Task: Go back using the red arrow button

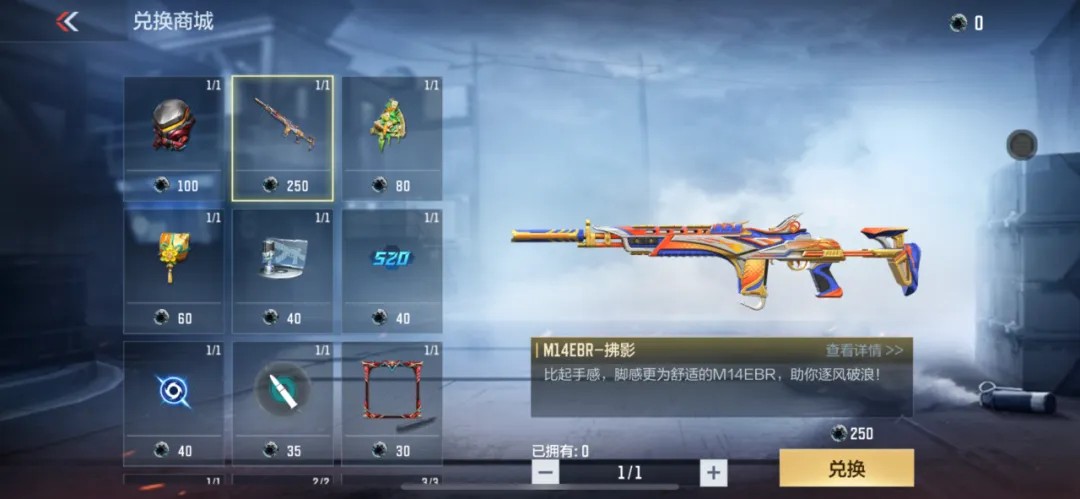Action: point(67,21)
